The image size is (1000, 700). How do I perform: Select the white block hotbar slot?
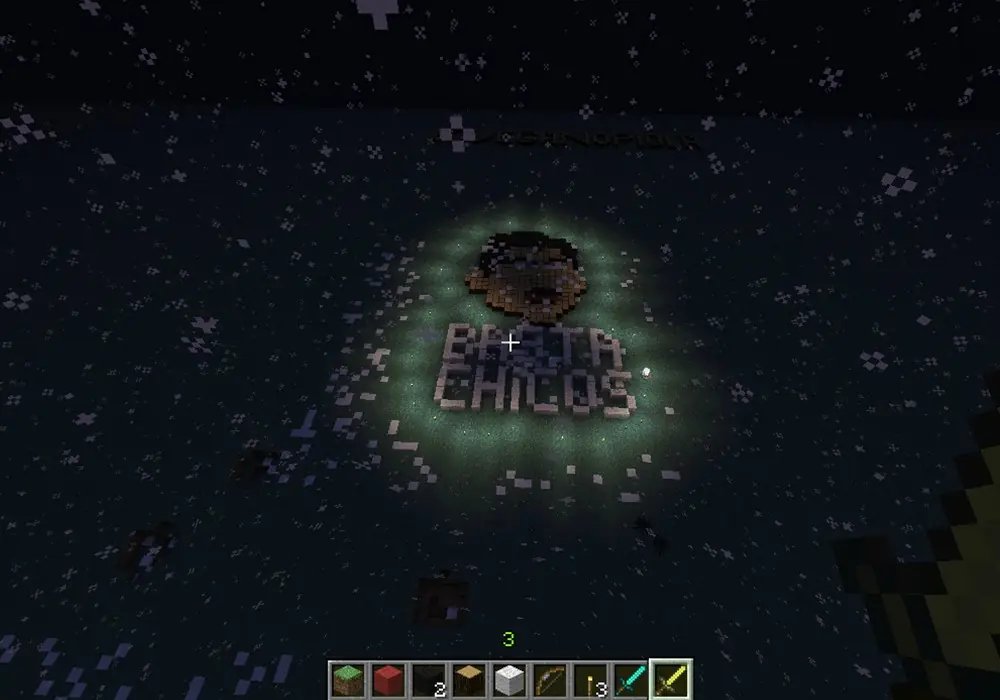(x=509, y=679)
